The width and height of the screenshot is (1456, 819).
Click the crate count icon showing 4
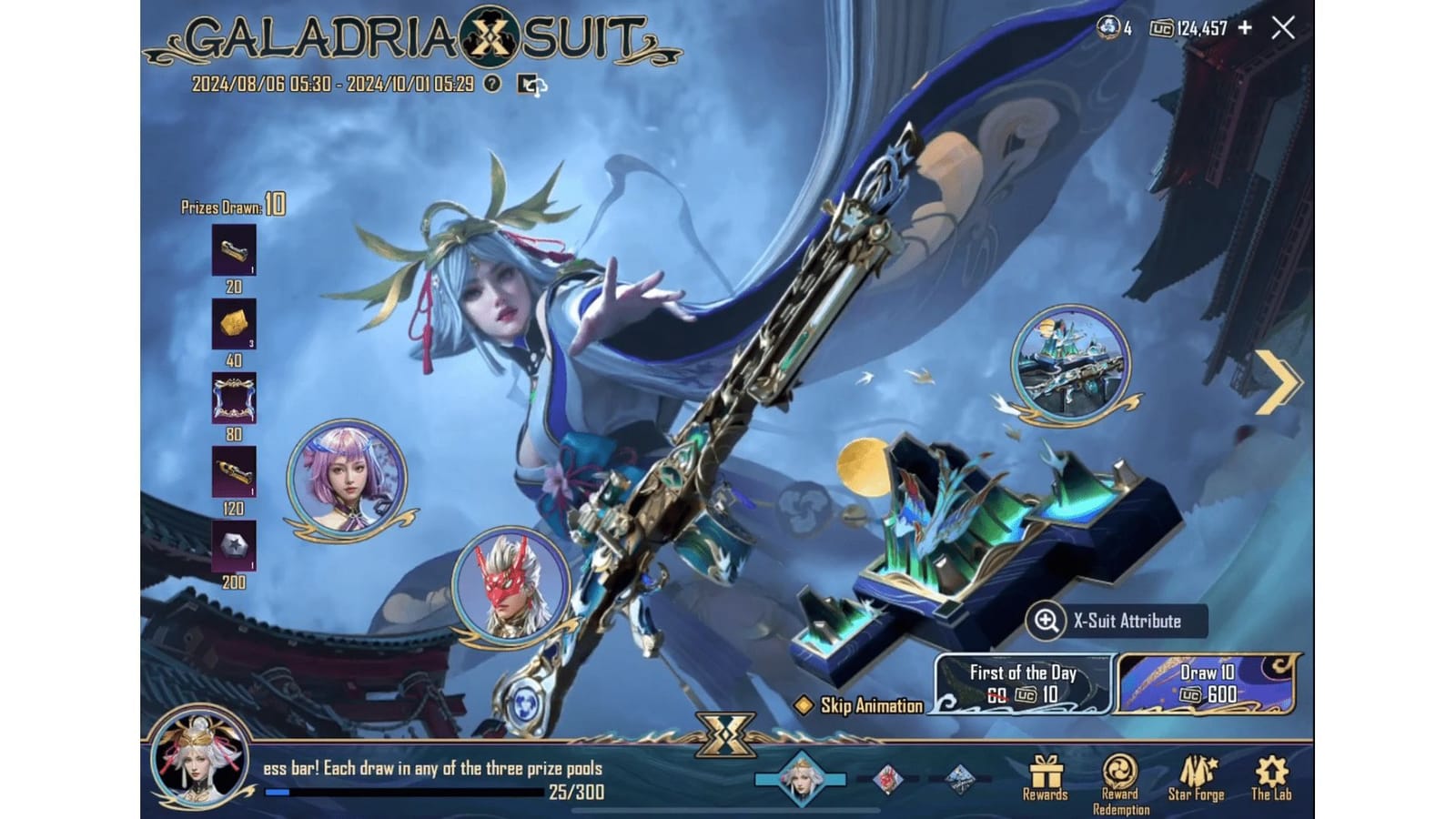[1108, 29]
